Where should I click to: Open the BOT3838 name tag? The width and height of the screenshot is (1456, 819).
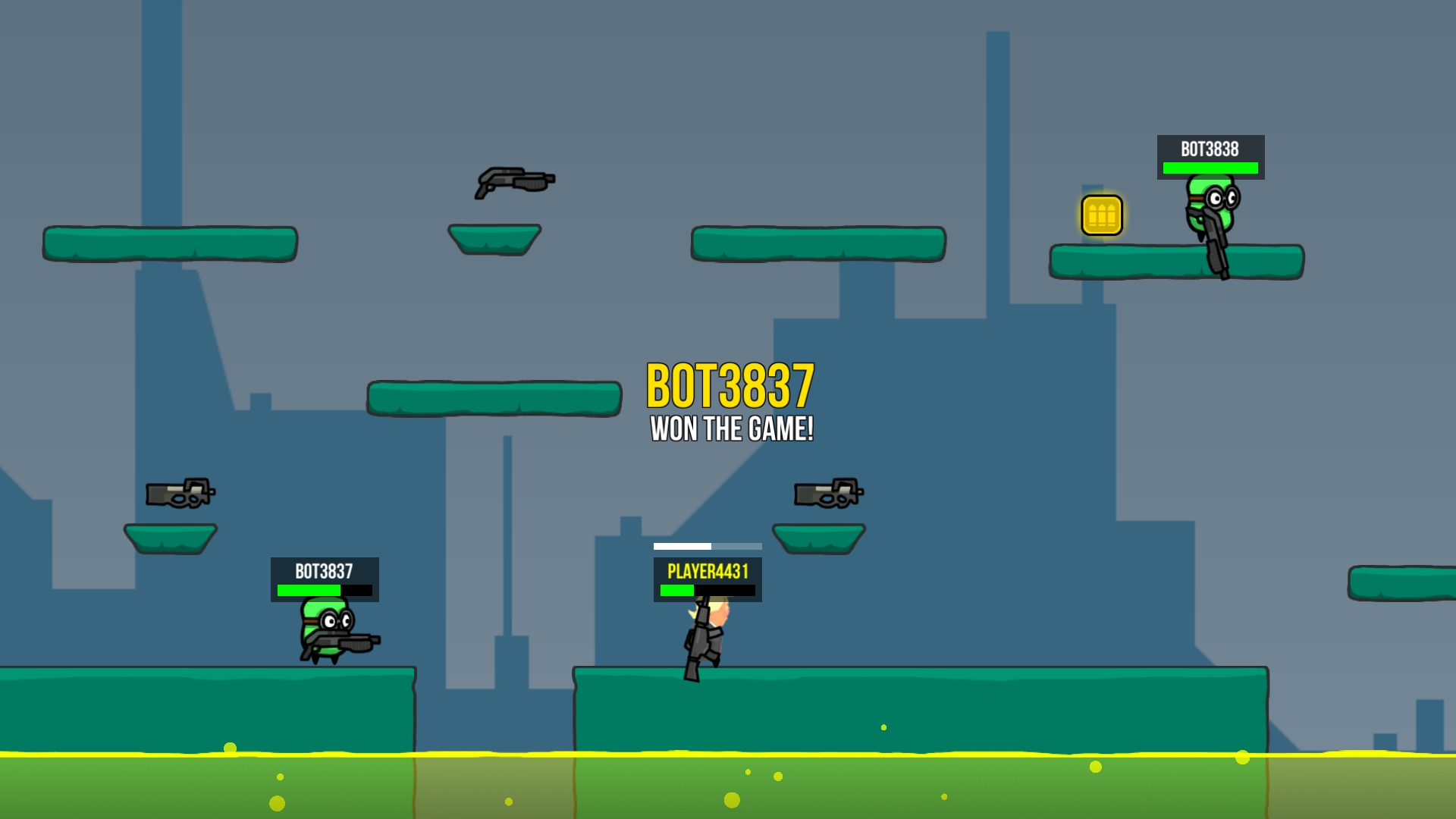click(1209, 149)
